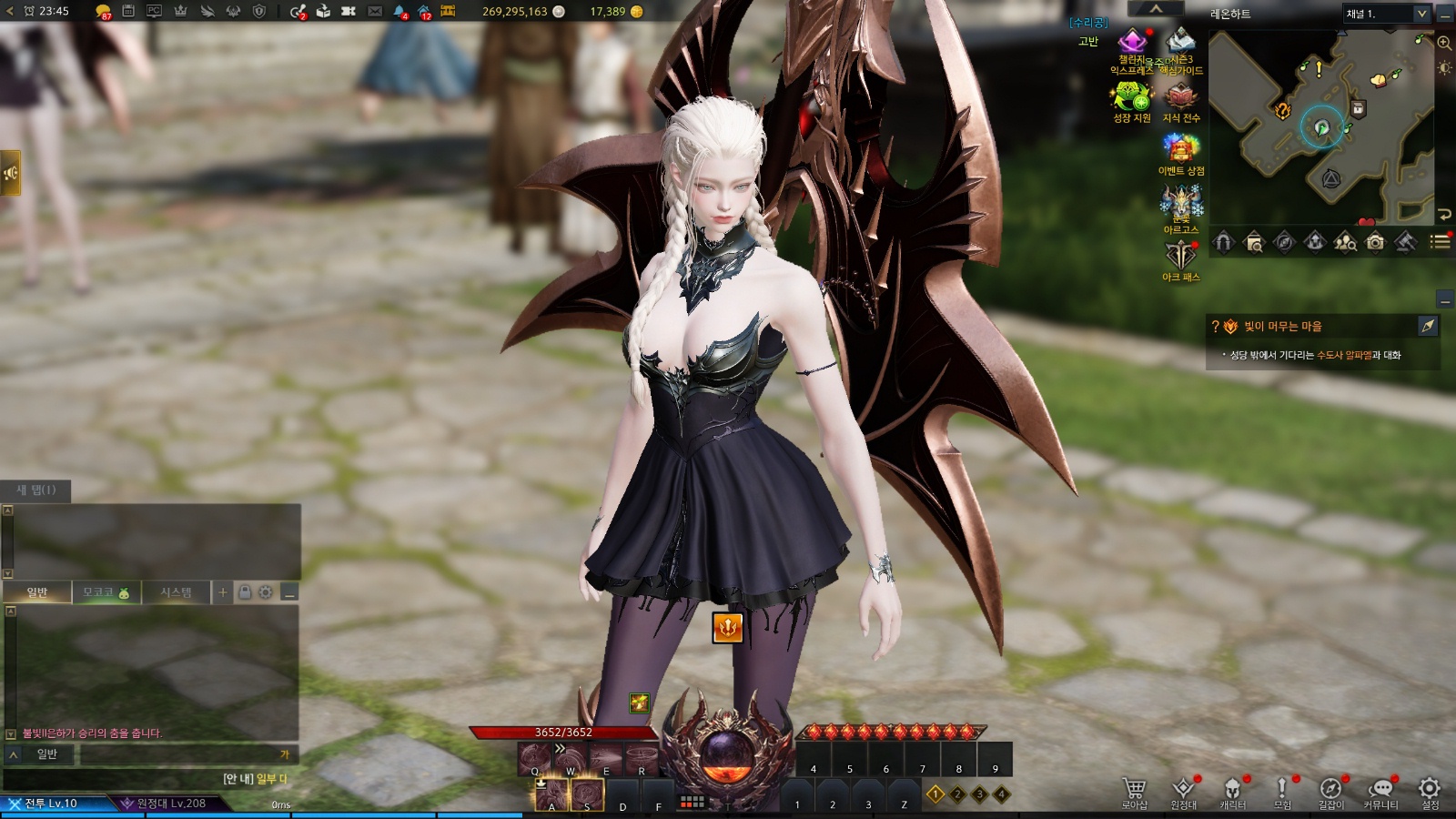This screenshot has height=819, width=1456.
Task: Switch to the 시스템 chat tab
Action: coord(176,592)
